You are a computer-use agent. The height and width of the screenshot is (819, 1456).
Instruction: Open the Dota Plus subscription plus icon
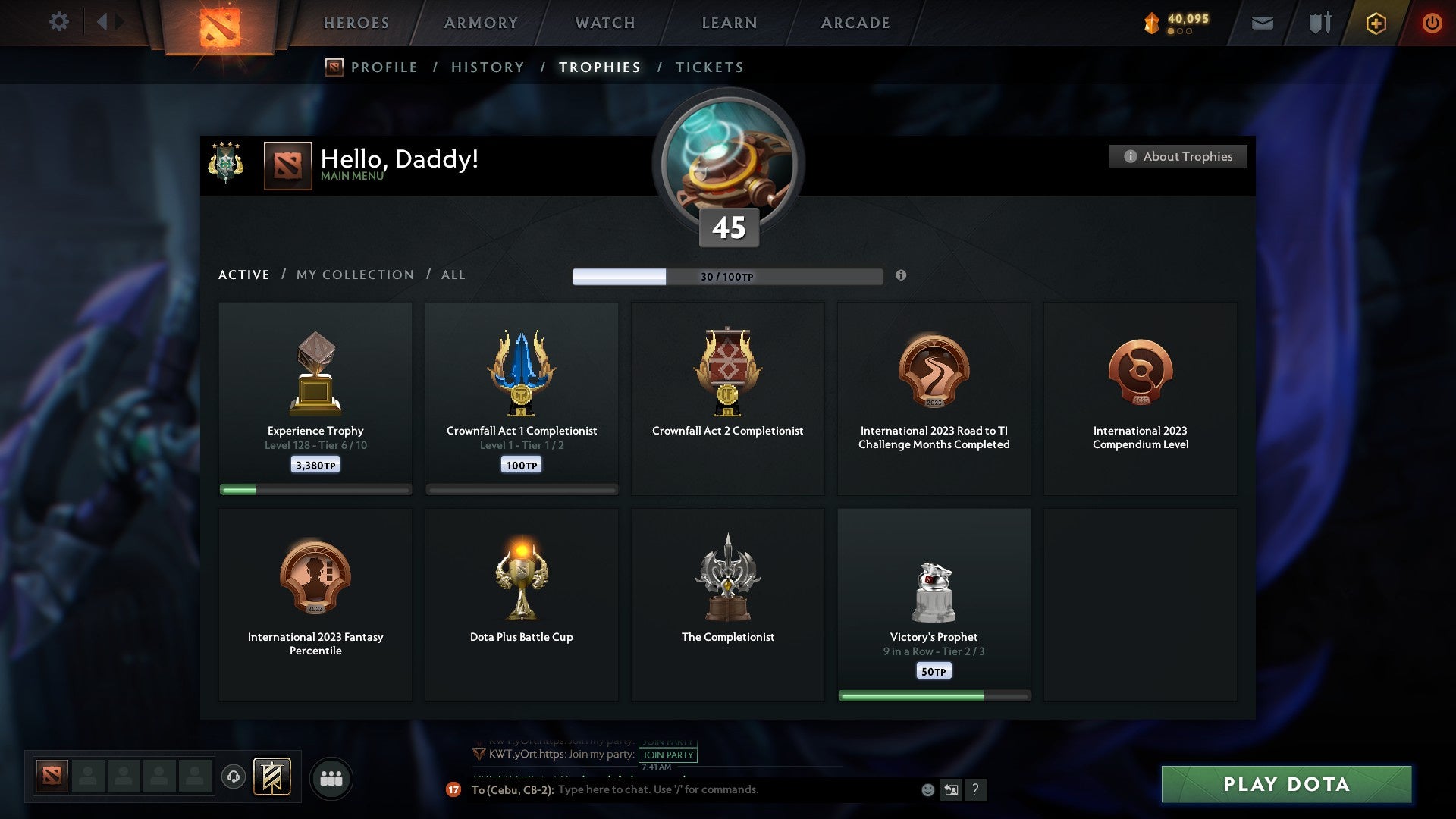tap(1376, 23)
